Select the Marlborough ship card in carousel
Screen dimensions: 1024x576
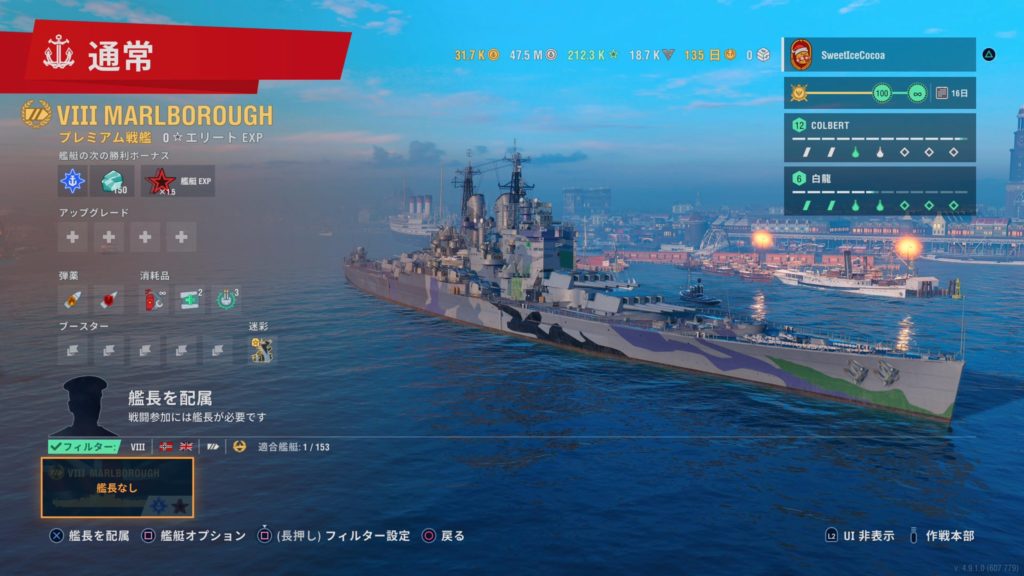coord(117,487)
